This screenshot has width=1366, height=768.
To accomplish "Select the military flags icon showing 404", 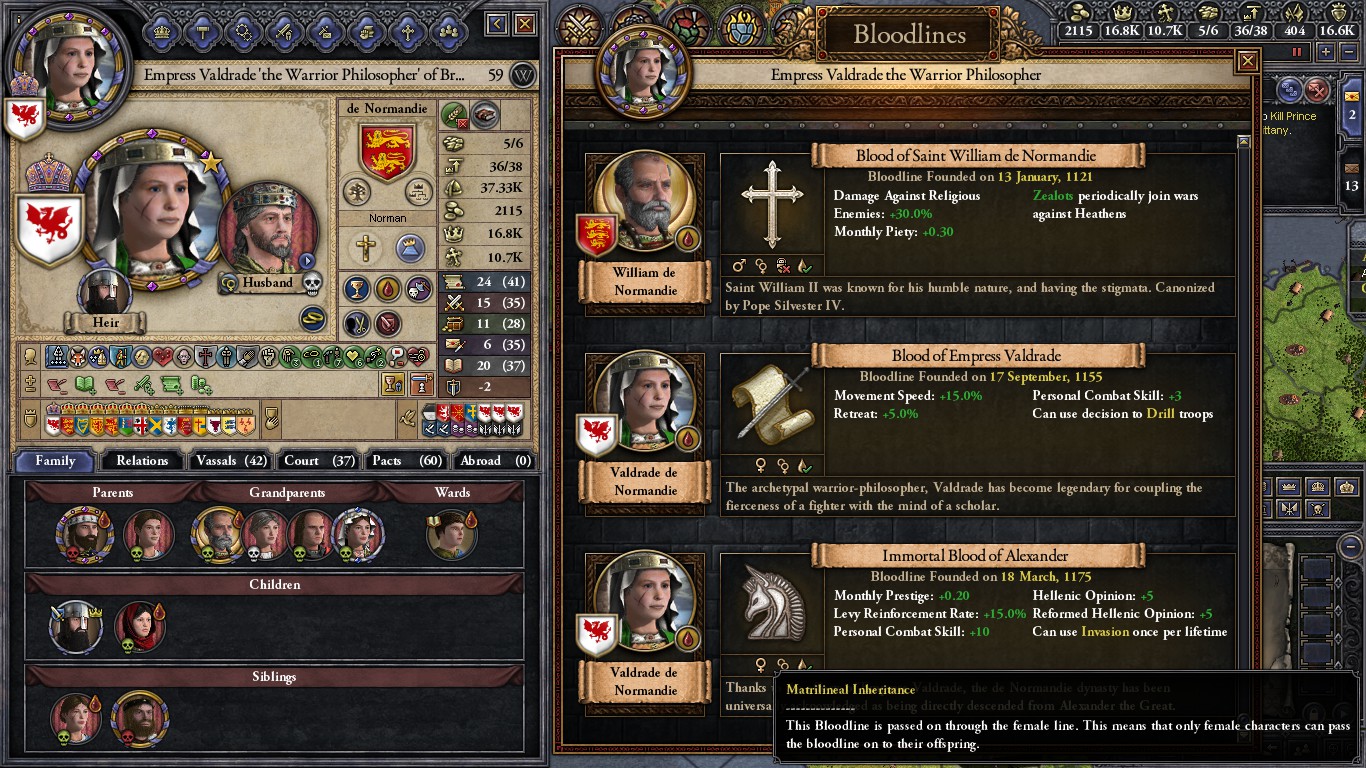I will (x=1296, y=13).
